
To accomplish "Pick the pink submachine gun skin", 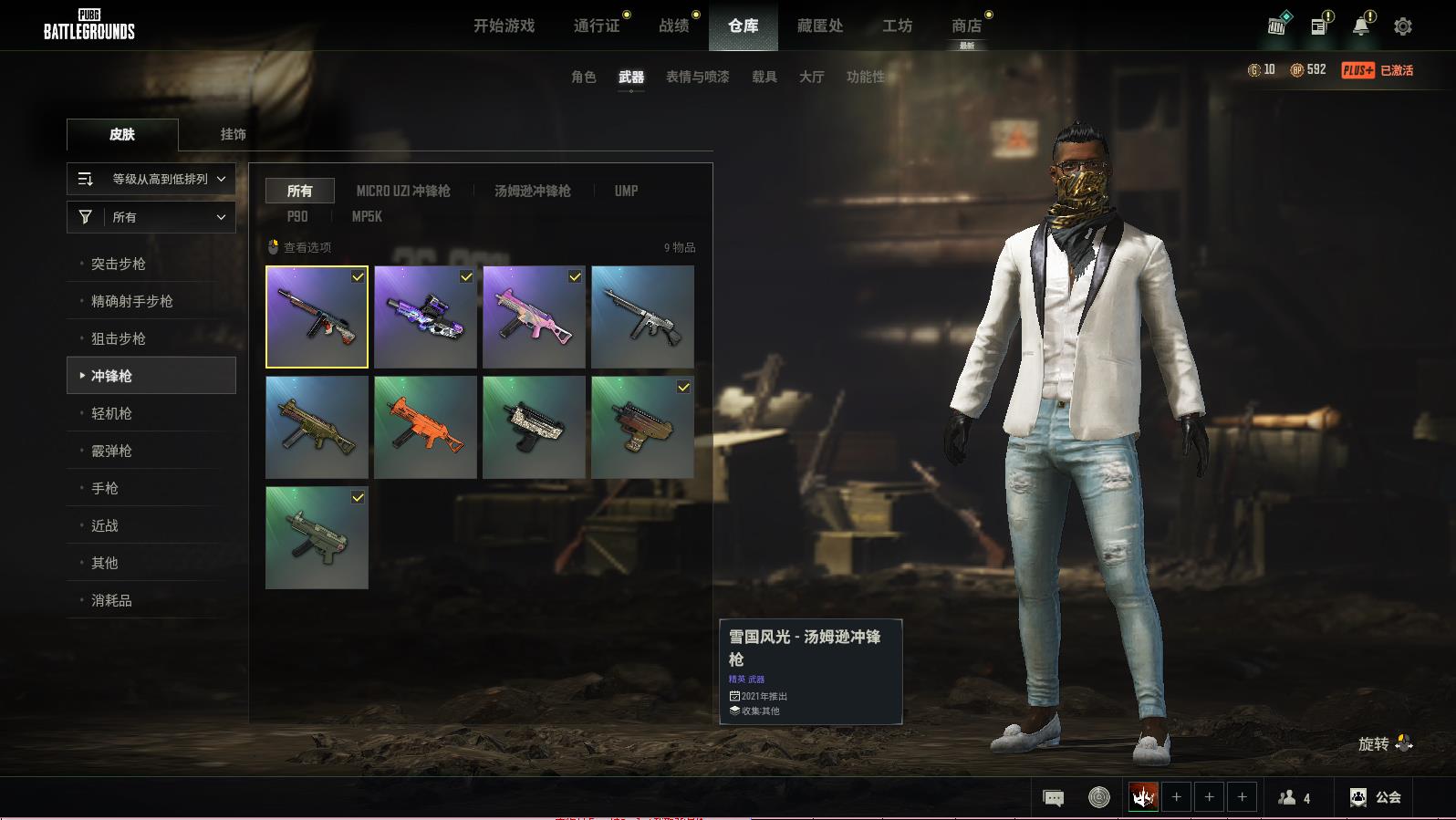I will coord(534,317).
